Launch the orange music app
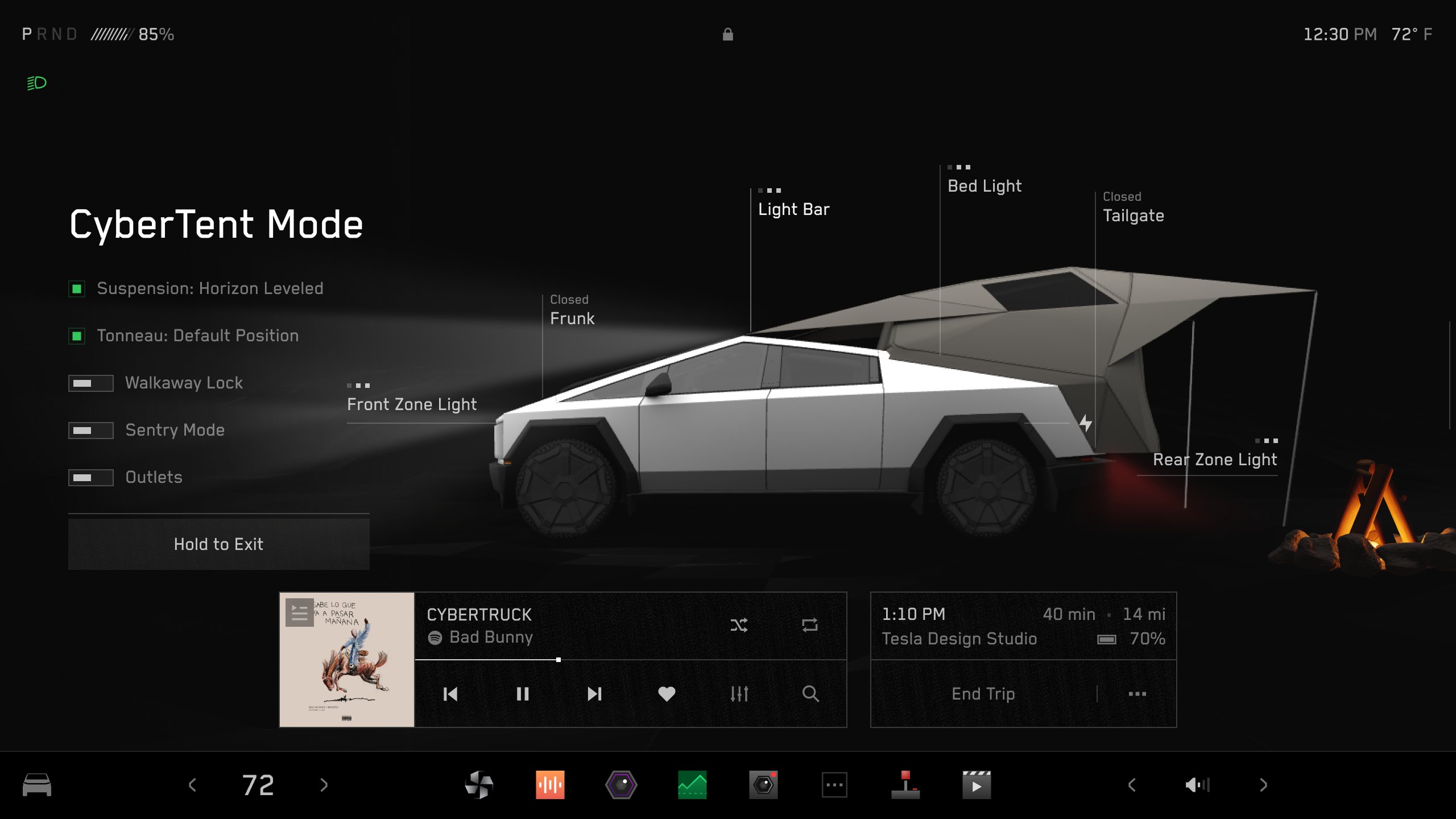The height and width of the screenshot is (819, 1456). (551, 784)
